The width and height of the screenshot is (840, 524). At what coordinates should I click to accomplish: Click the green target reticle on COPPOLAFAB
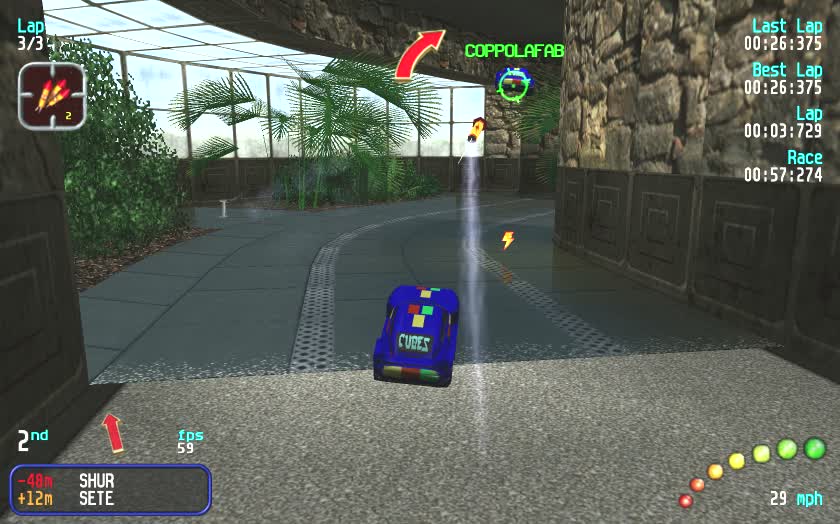[x=513, y=84]
